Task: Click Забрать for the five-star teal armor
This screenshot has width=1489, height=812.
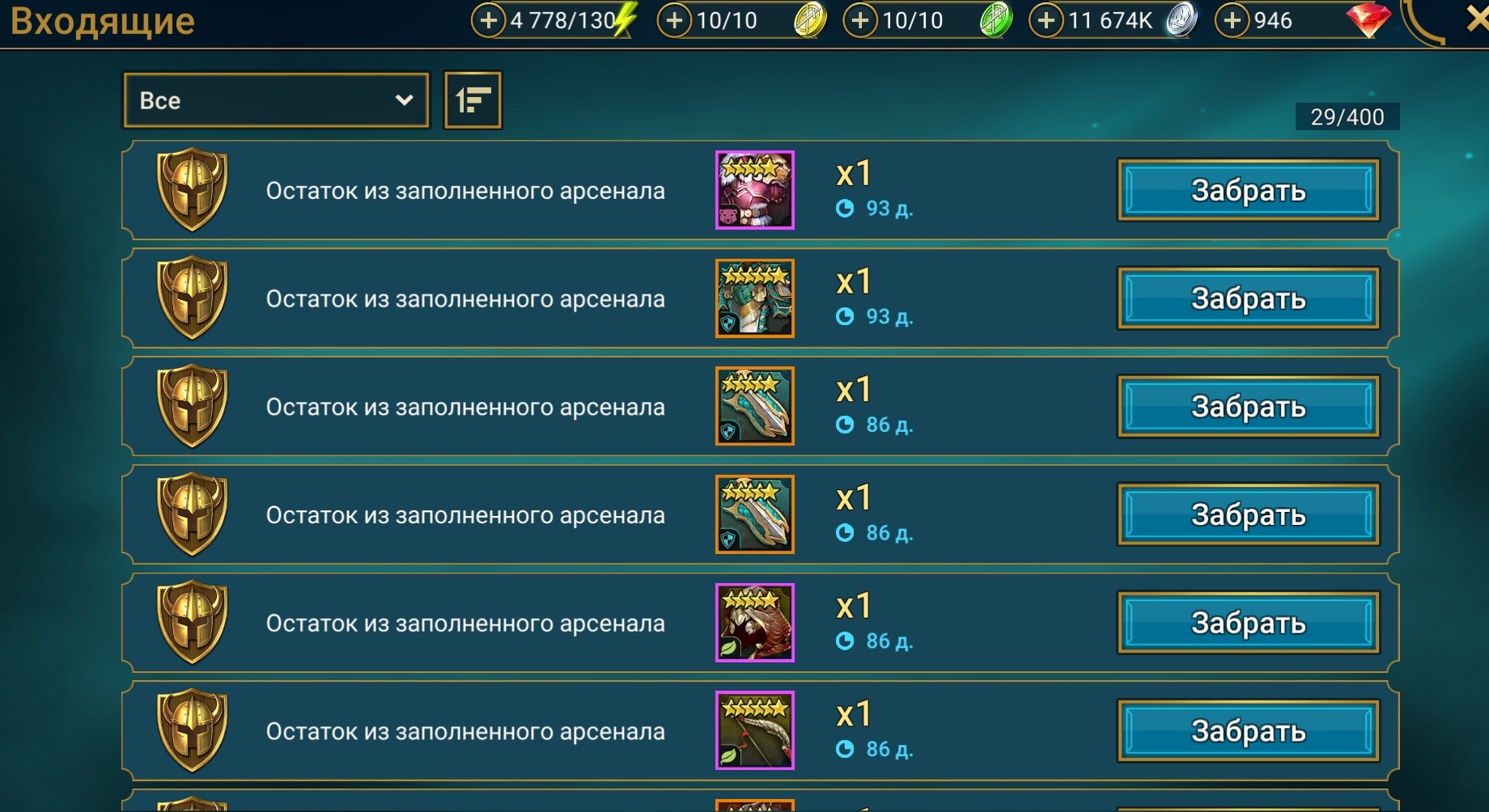Action: pos(1248,298)
